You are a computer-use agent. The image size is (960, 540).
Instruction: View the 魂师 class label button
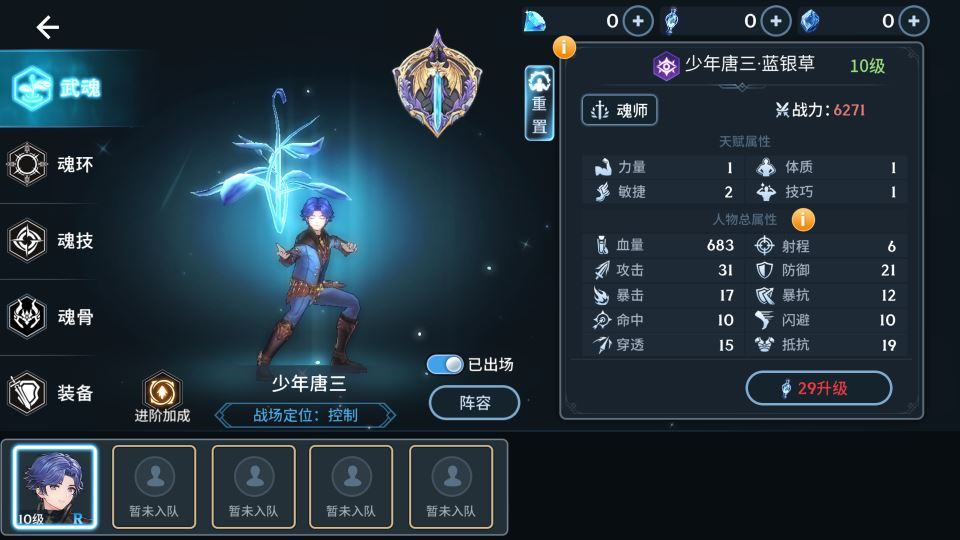pyautogui.click(x=619, y=110)
